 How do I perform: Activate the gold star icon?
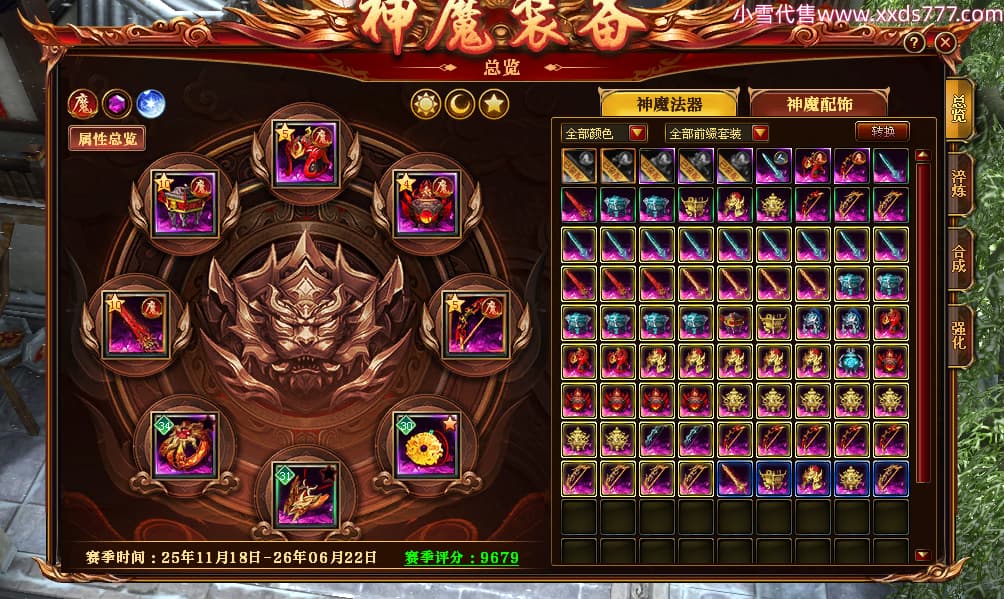[x=493, y=103]
